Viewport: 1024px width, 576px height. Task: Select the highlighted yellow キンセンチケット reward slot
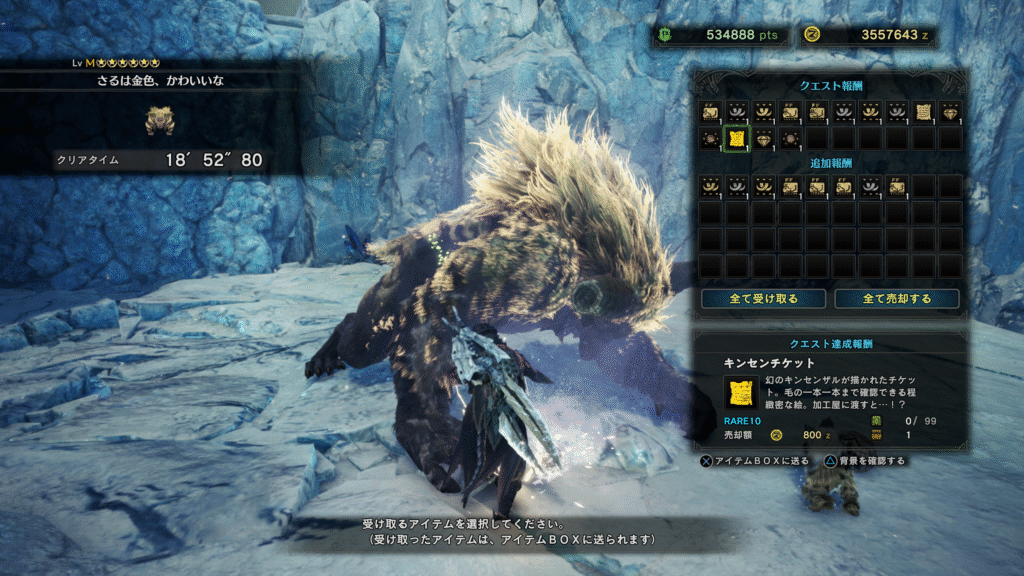(736, 138)
